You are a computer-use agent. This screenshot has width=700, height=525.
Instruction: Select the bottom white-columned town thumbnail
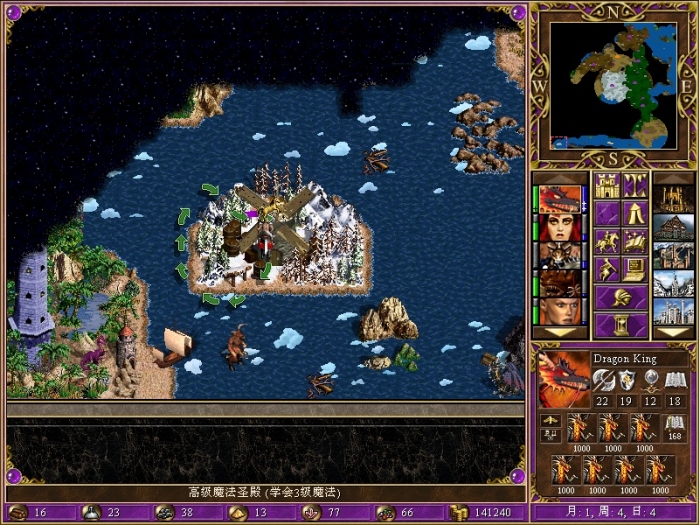click(x=673, y=312)
